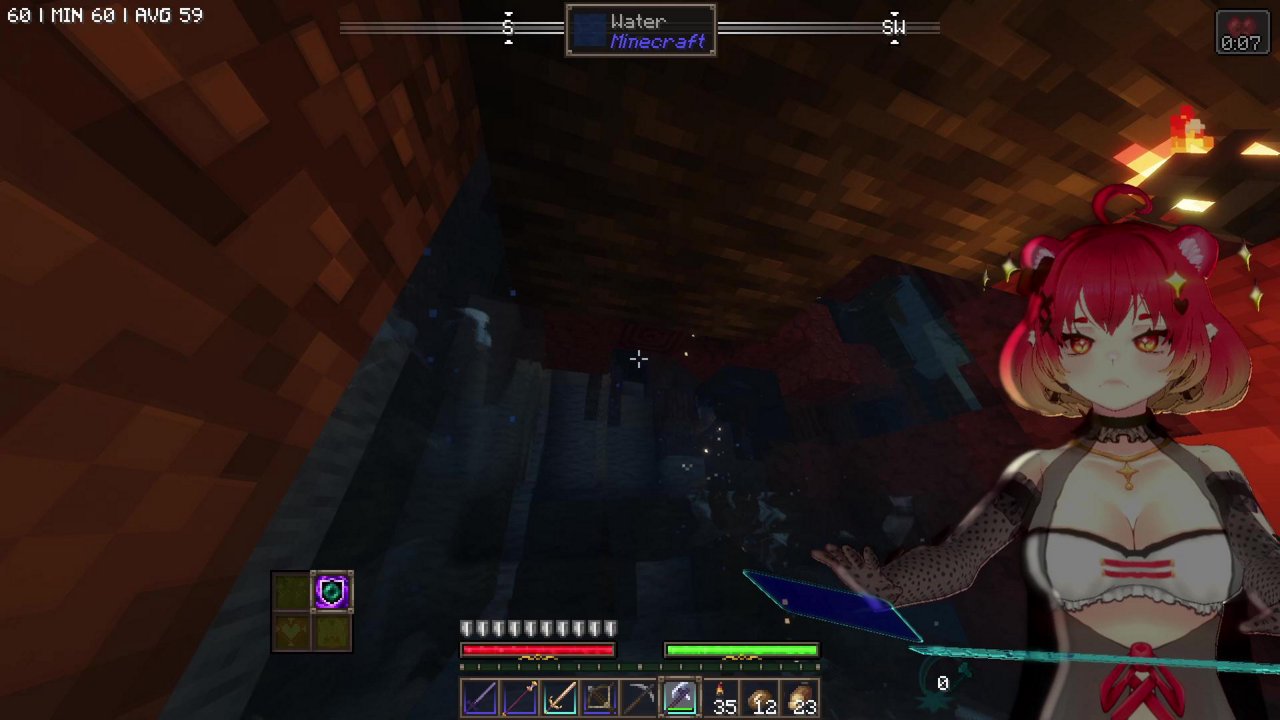Click the FPS counter showing 60

tap(20, 15)
